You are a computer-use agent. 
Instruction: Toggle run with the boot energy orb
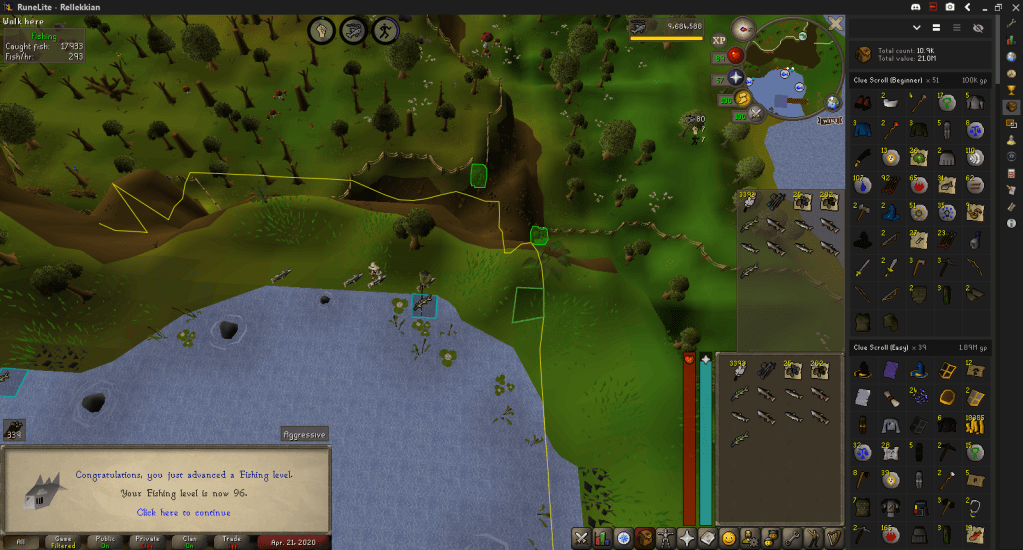742,98
